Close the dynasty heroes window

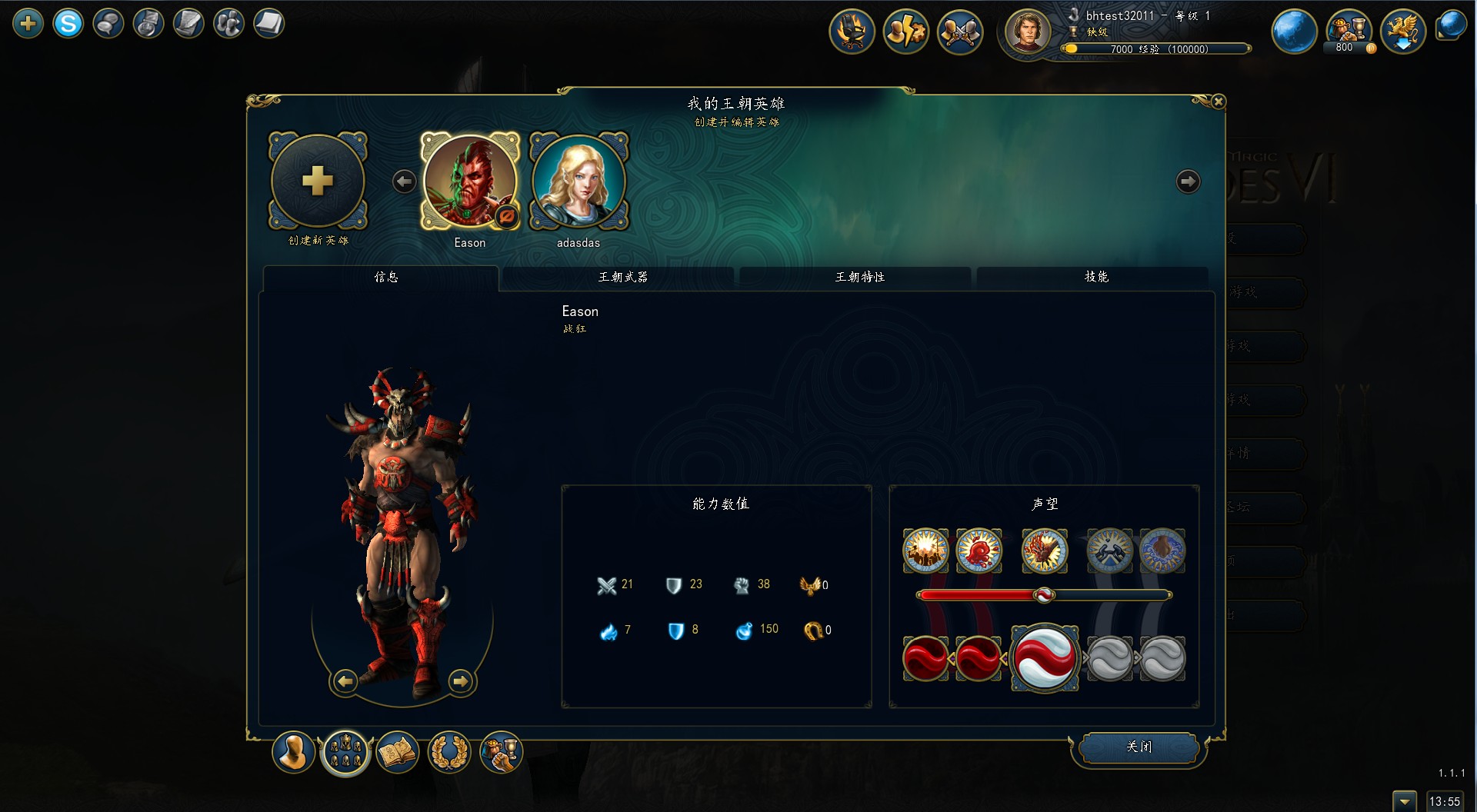1218,101
